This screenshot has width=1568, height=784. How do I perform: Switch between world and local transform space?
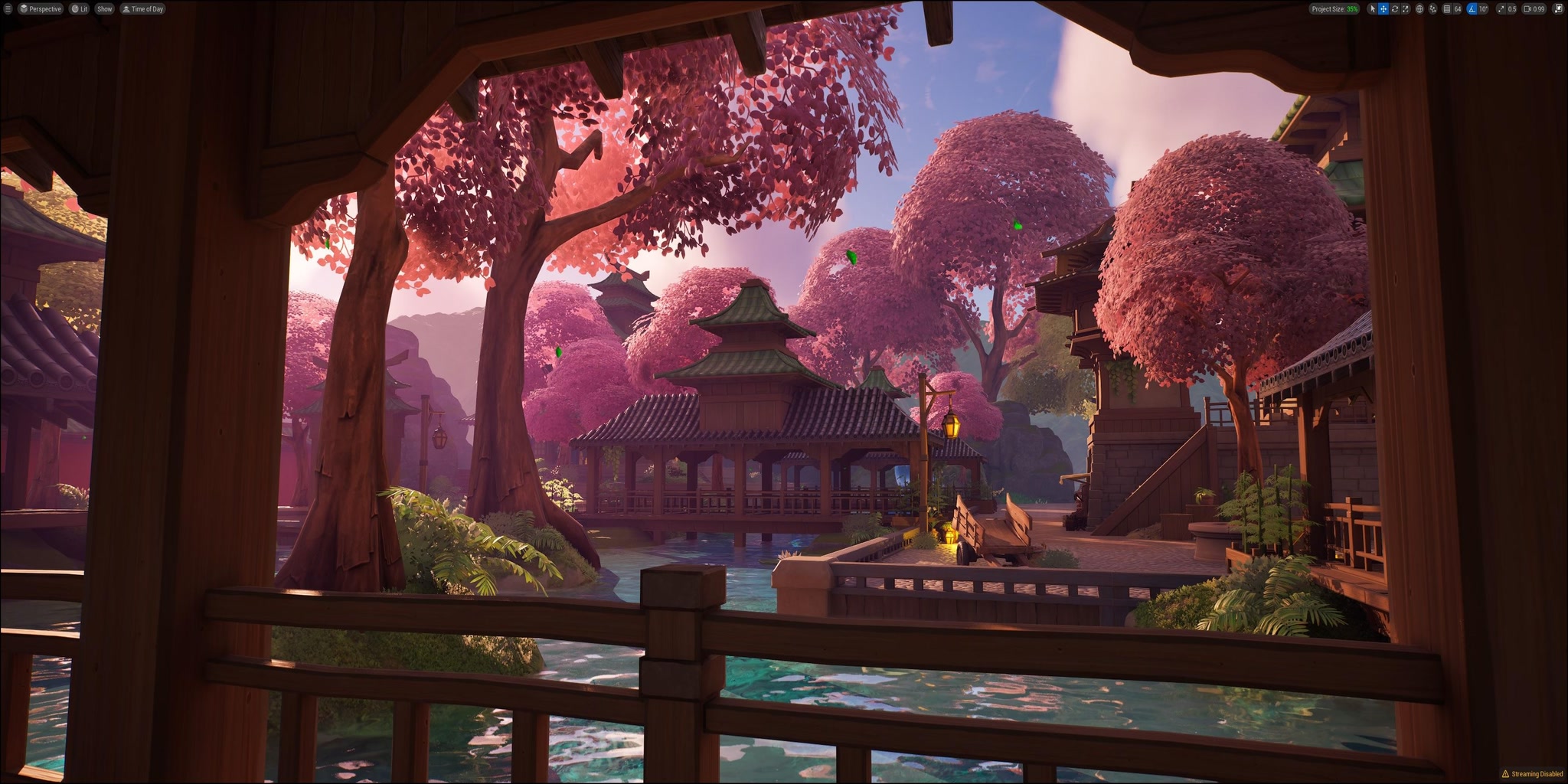click(x=1420, y=8)
